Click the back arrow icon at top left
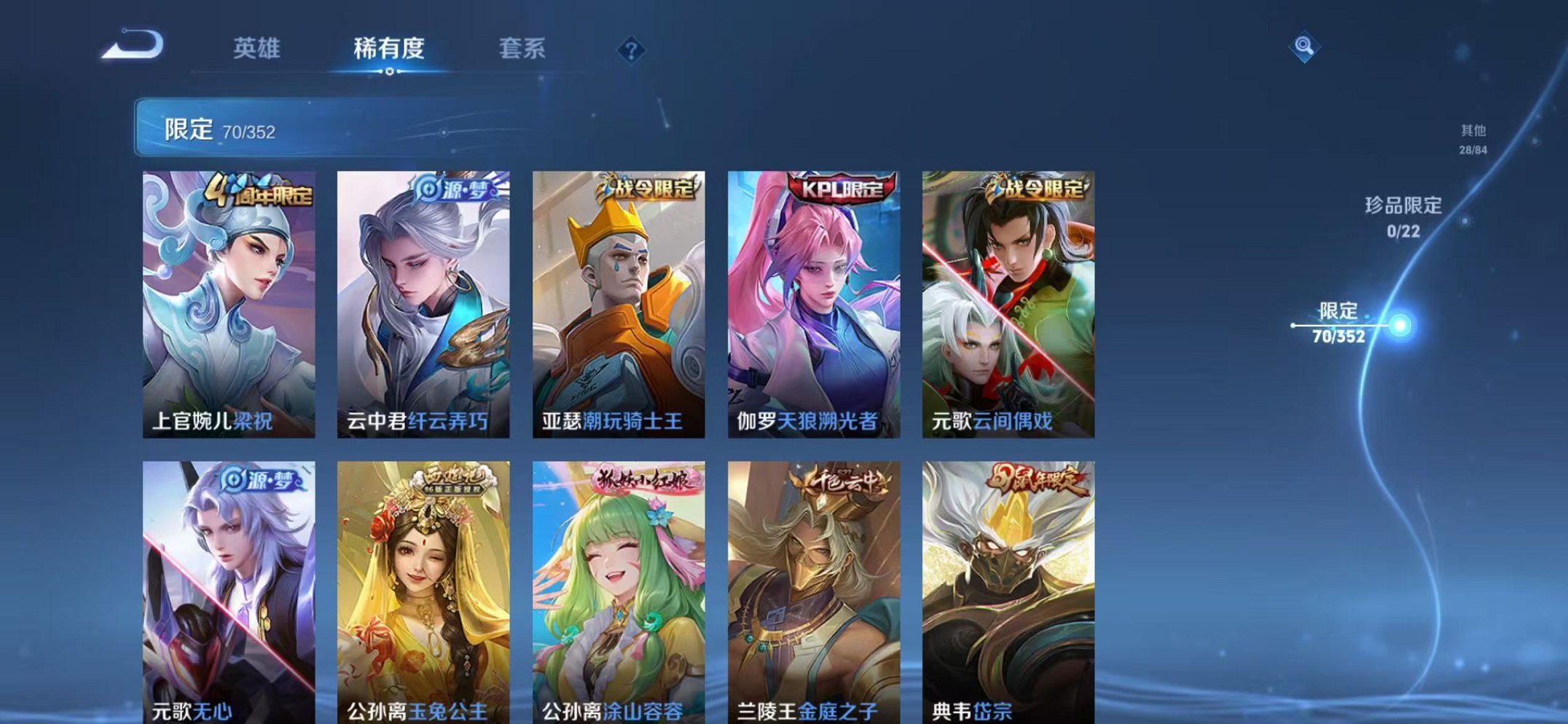The height and width of the screenshot is (724, 1568). coord(135,47)
